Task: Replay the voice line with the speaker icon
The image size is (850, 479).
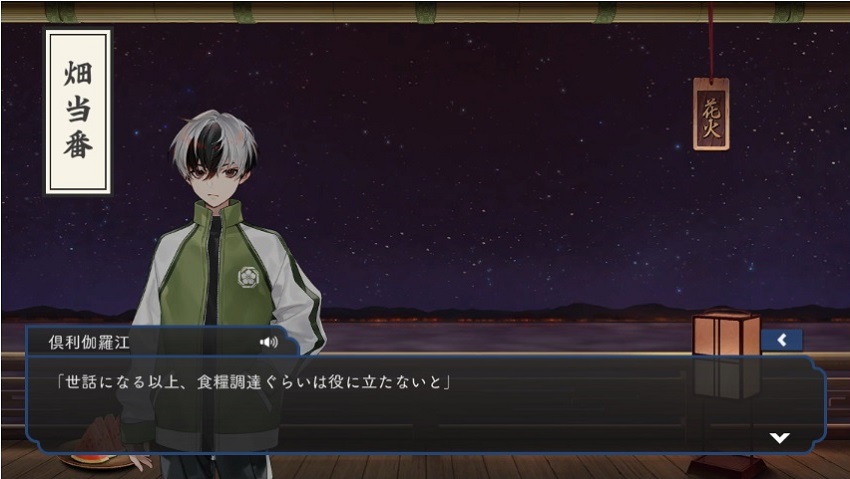Action: pyautogui.click(x=268, y=342)
